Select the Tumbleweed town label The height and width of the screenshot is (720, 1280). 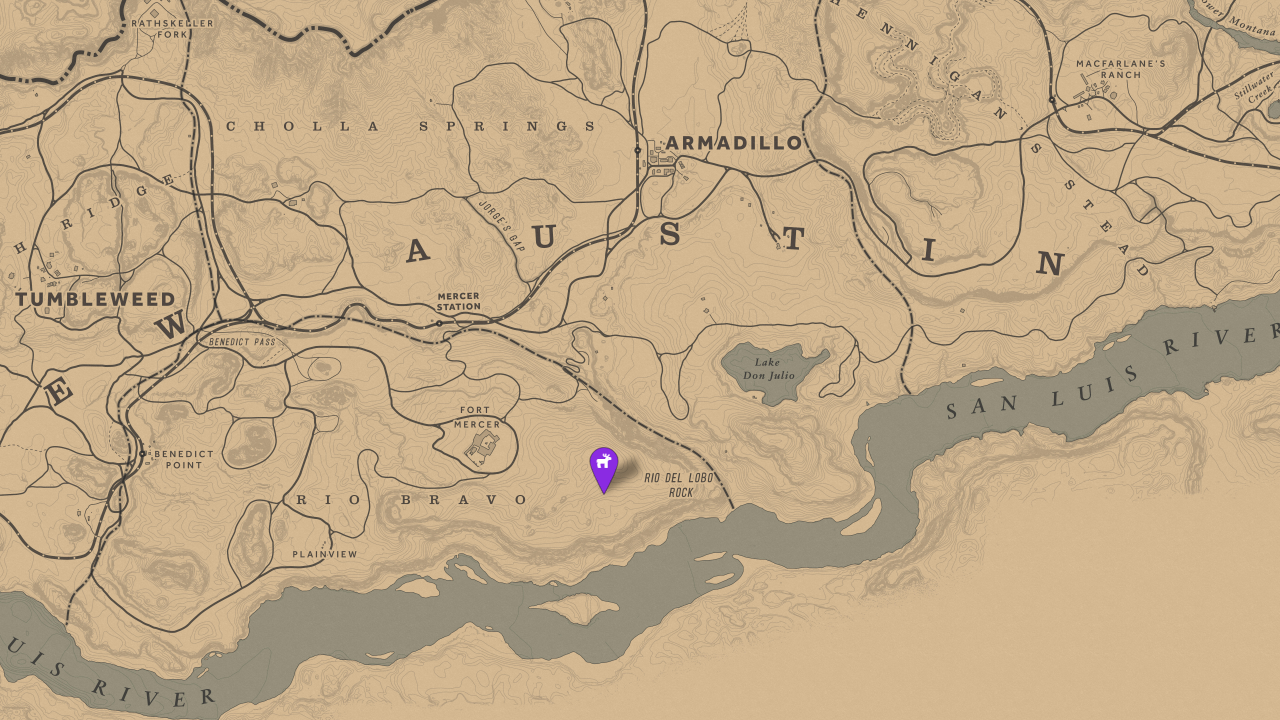pyautogui.click(x=93, y=300)
